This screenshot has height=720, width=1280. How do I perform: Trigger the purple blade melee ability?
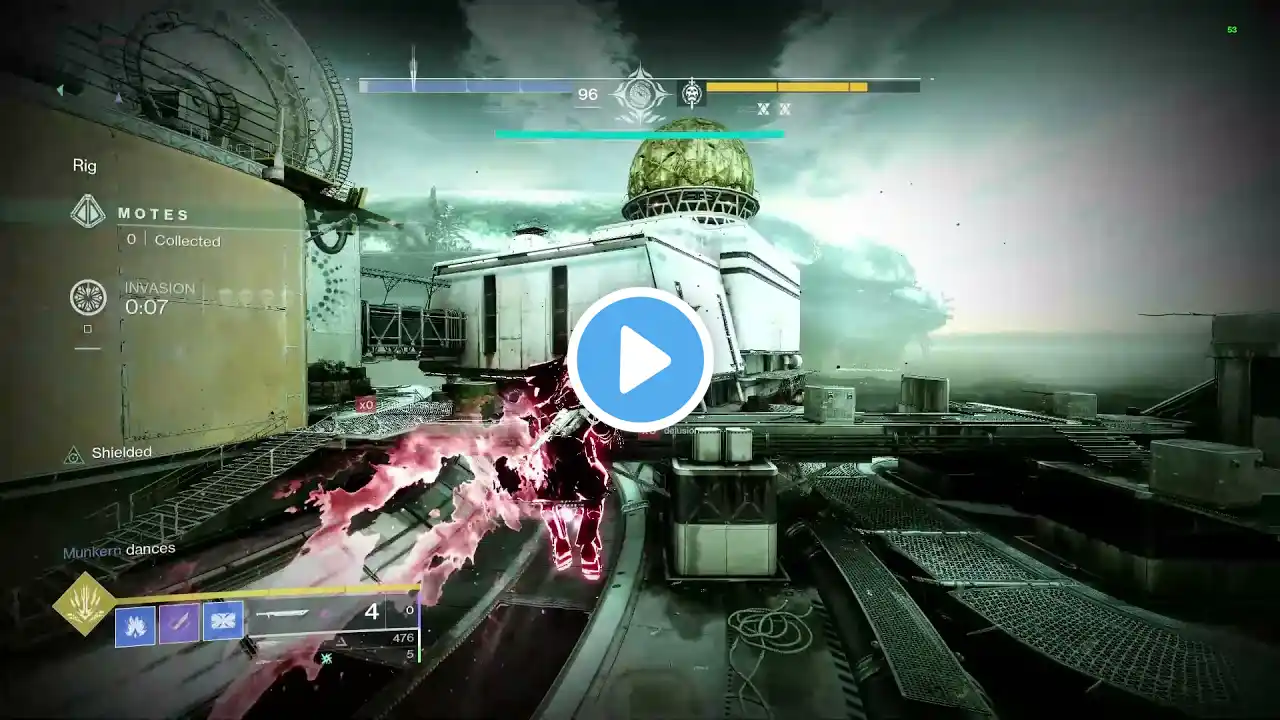pos(179,624)
